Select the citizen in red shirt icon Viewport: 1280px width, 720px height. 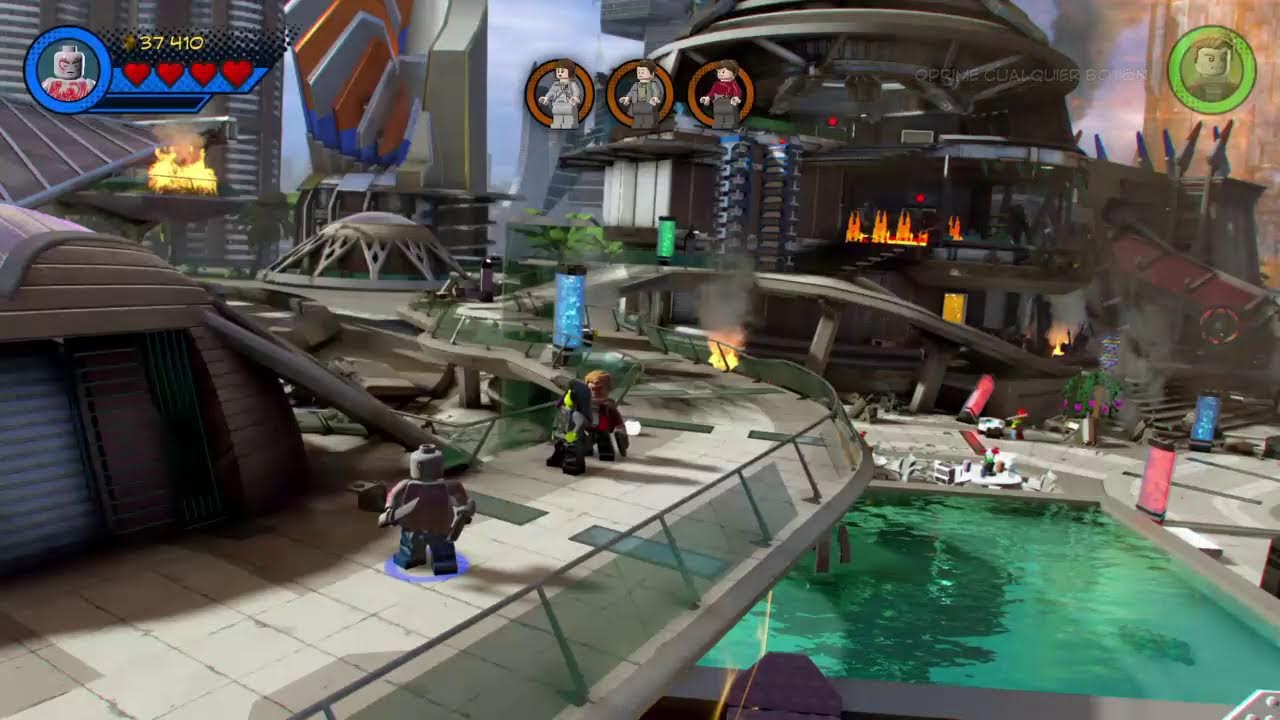(x=720, y=94)
